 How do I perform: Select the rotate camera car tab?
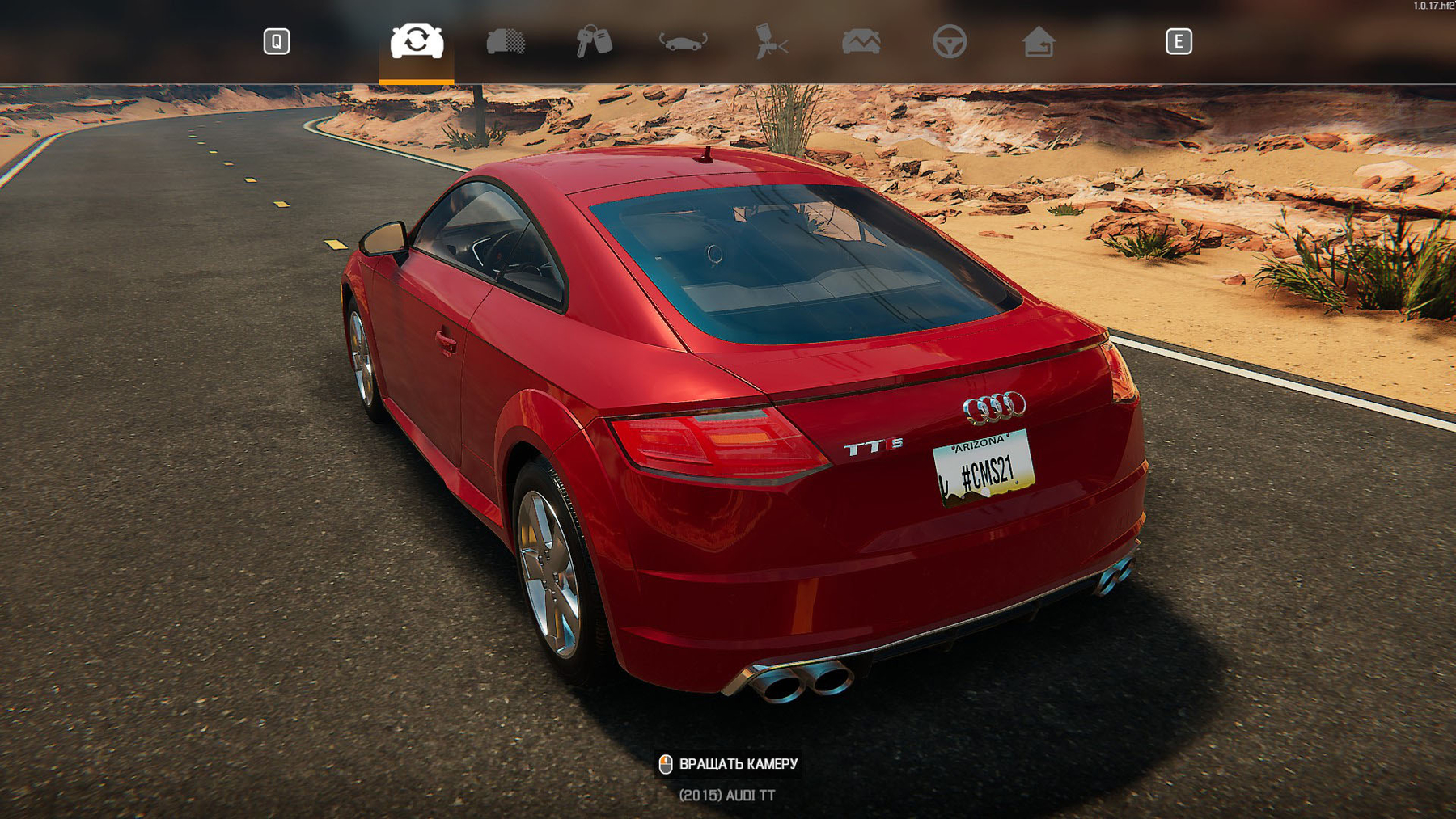[x=417, y=41]
